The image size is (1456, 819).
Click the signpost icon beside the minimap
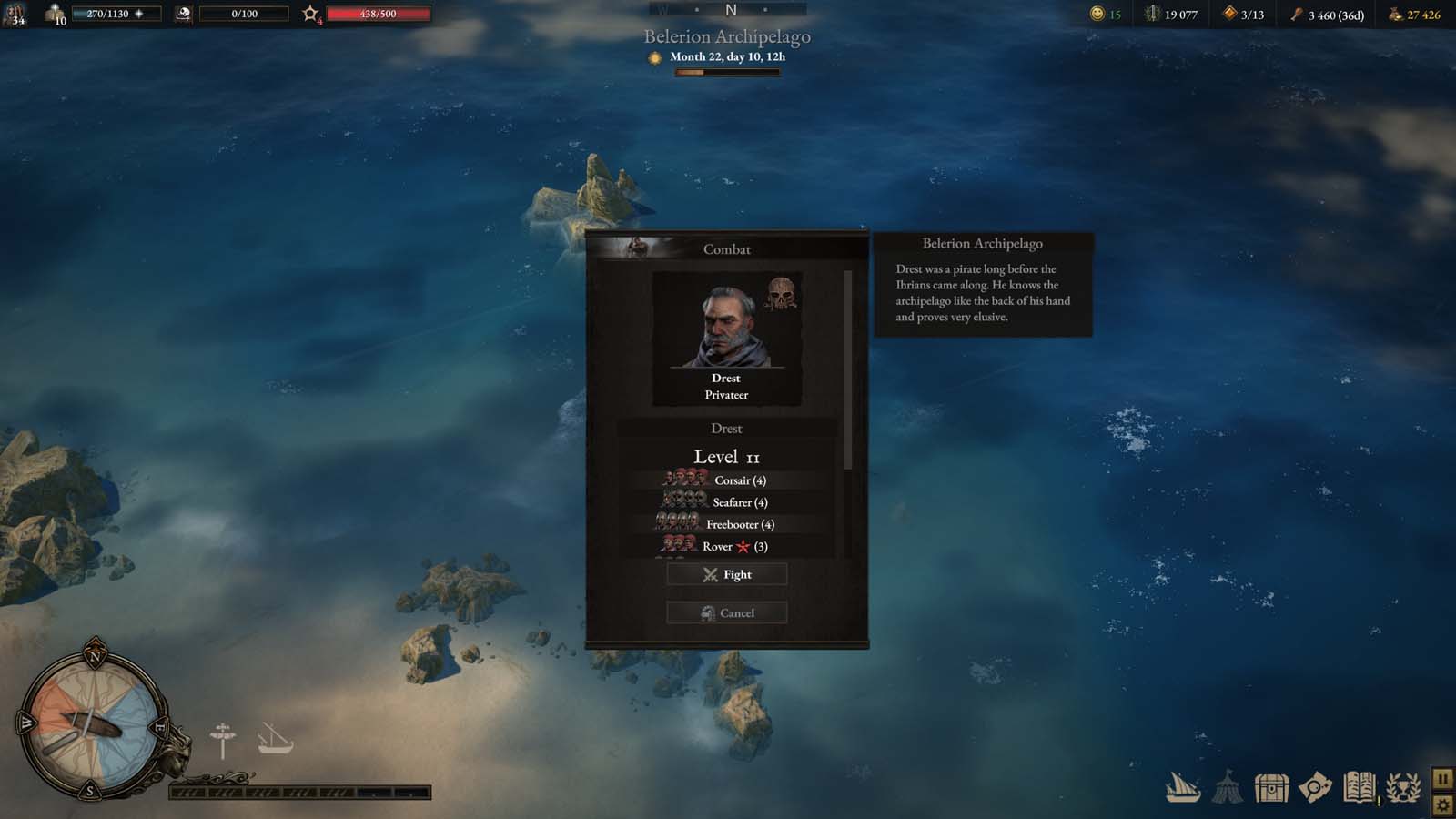(223, 737)
